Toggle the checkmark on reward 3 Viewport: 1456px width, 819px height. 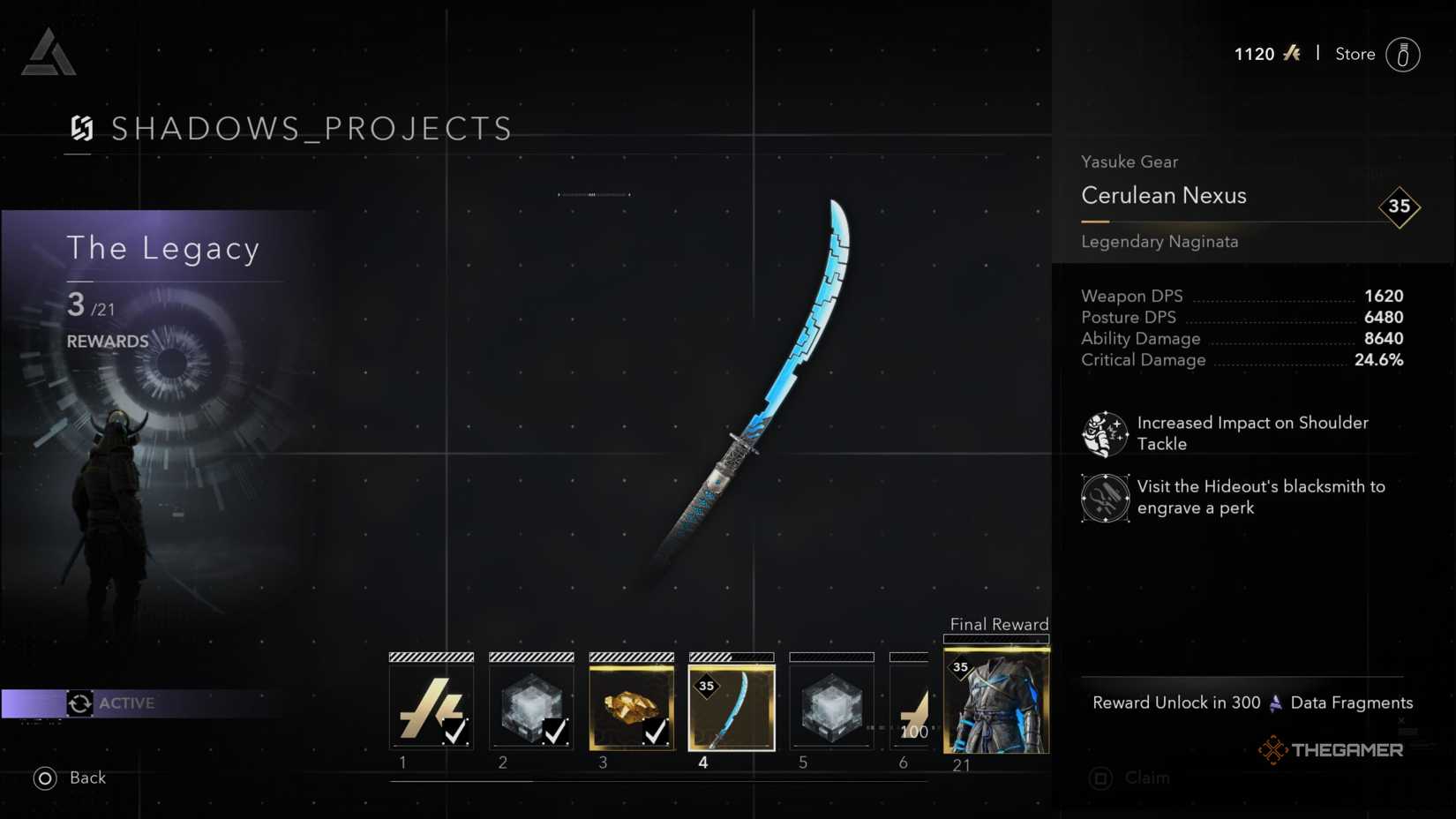(657, 732)
